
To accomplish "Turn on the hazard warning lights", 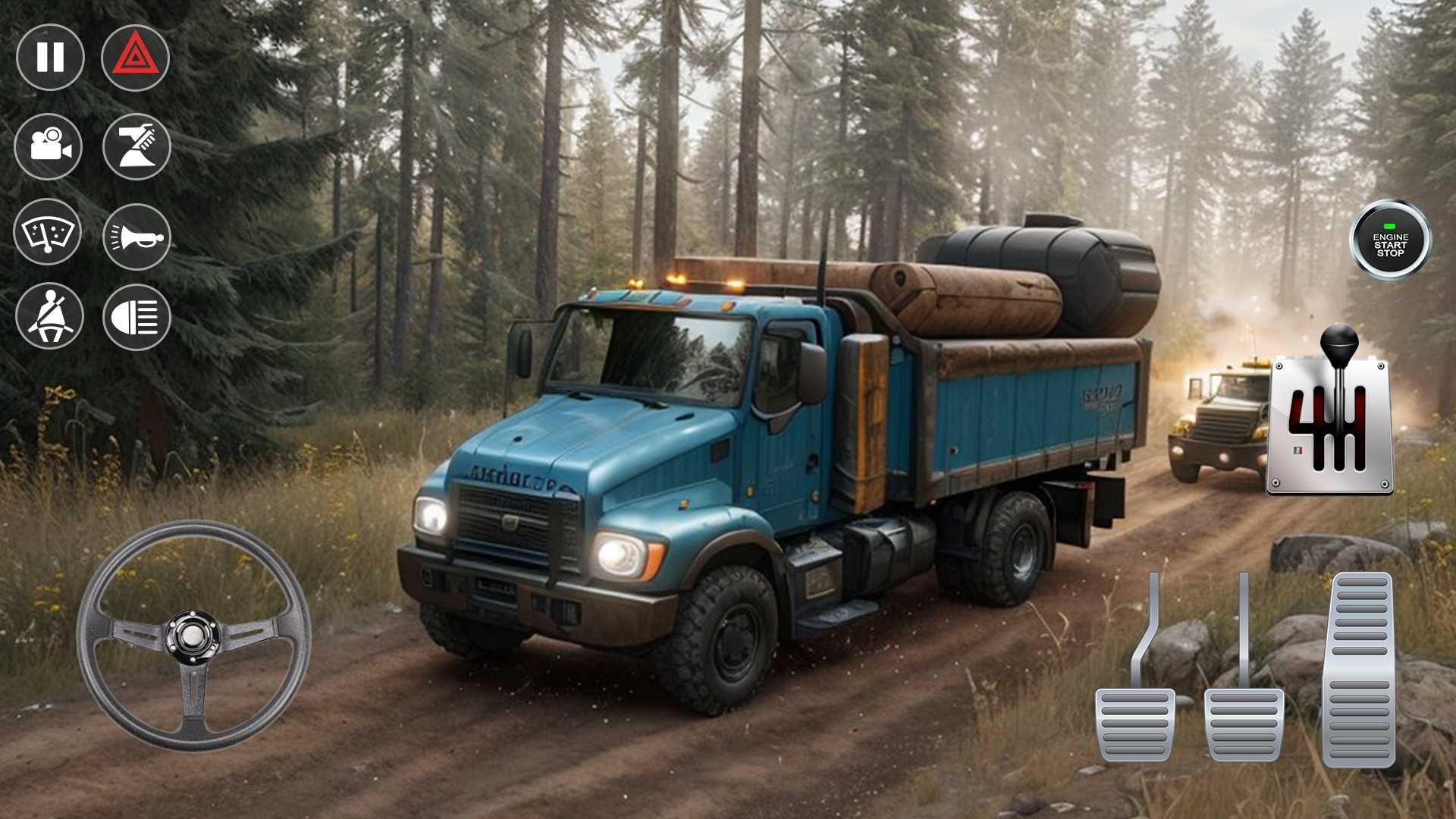I will [x=135, y=58].
